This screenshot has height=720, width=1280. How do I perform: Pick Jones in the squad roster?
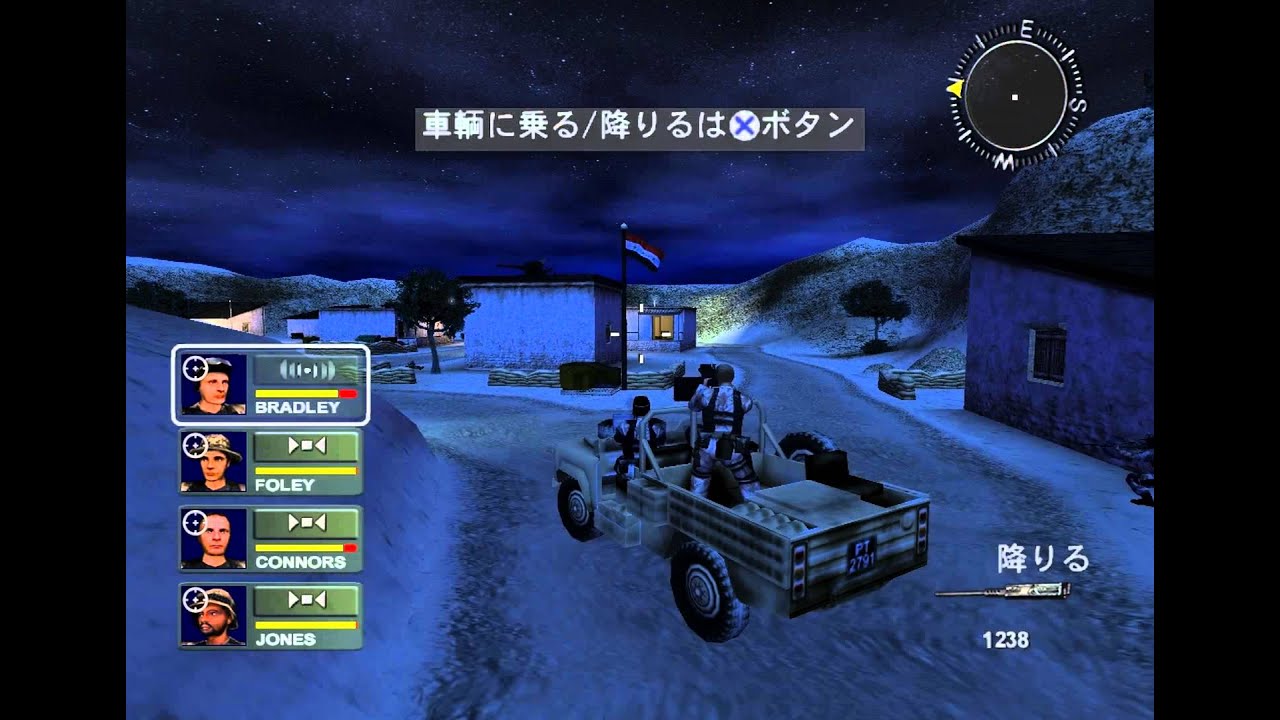click(271, 616)
